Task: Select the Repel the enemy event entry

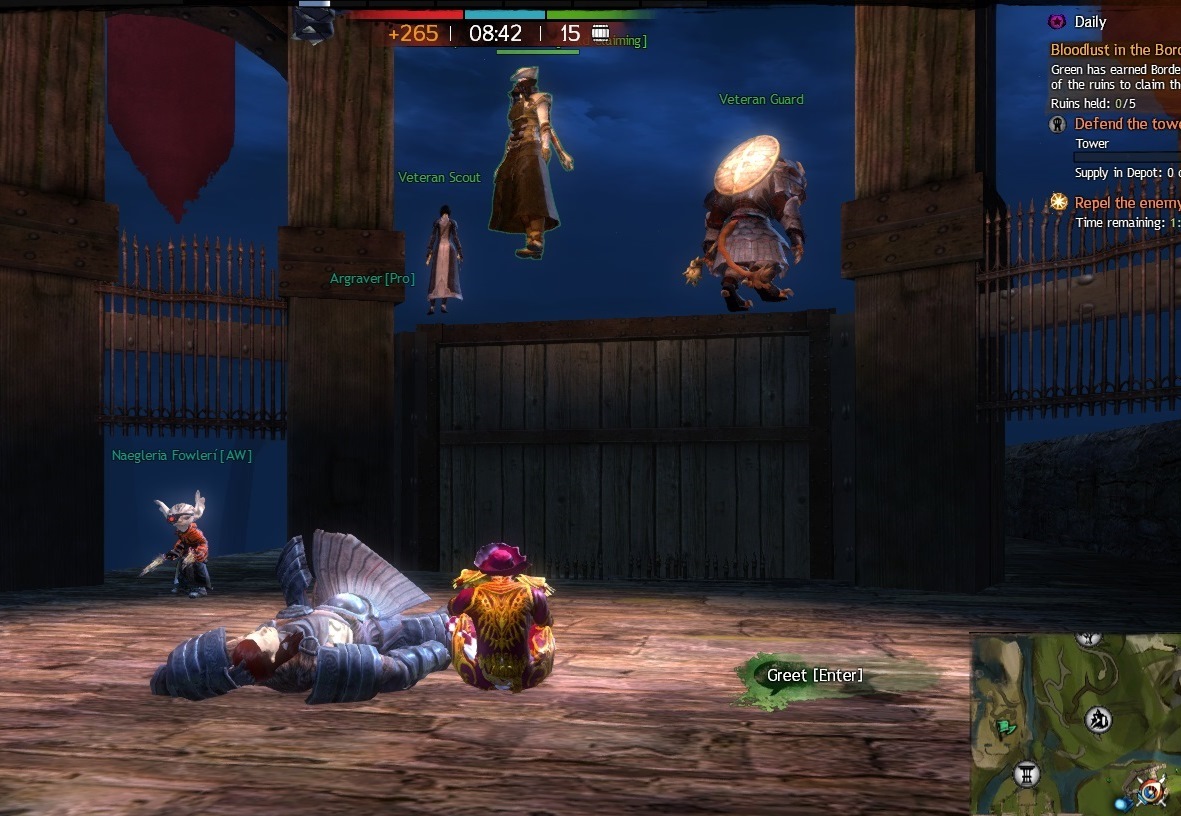Action: click(x=1126, y=203)
